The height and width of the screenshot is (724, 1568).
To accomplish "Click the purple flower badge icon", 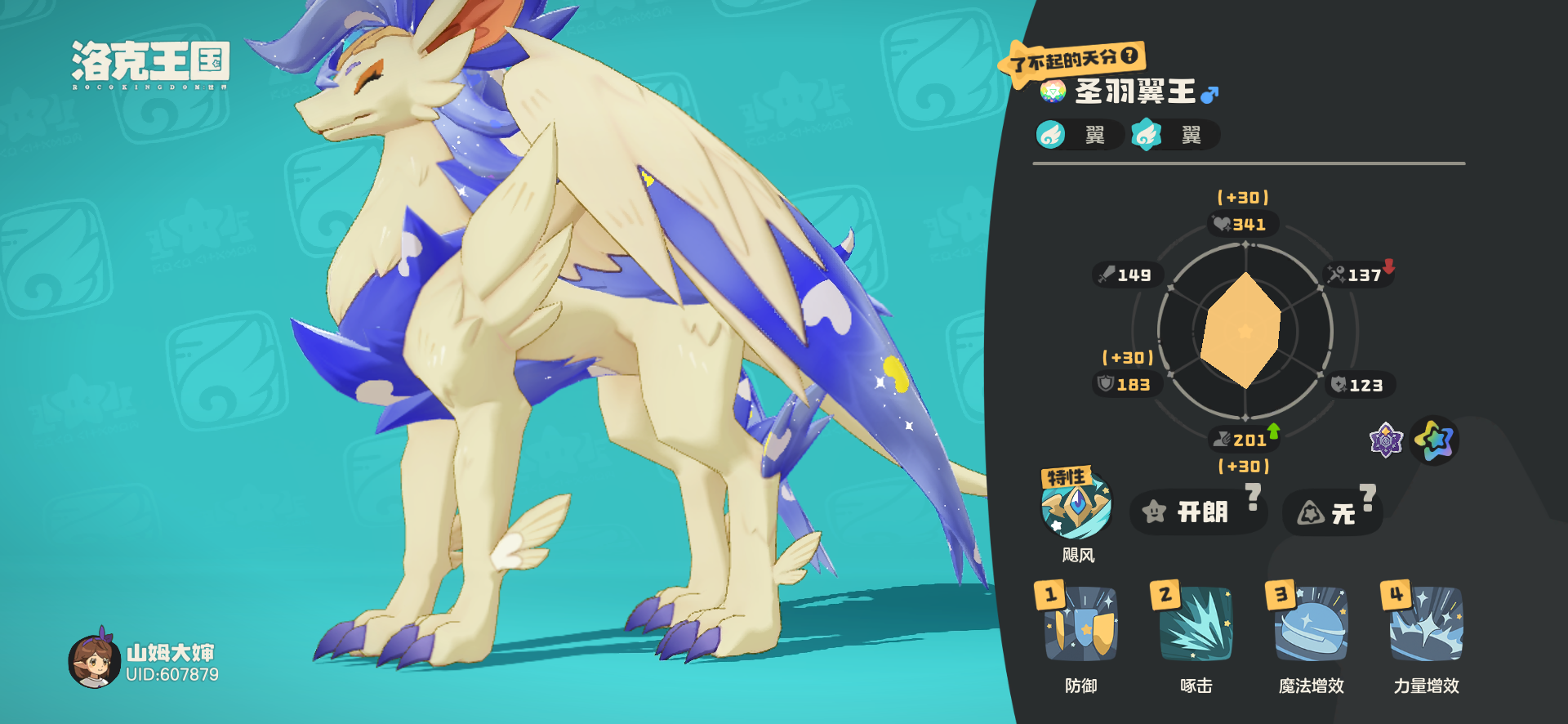I will coord(1386,440).
